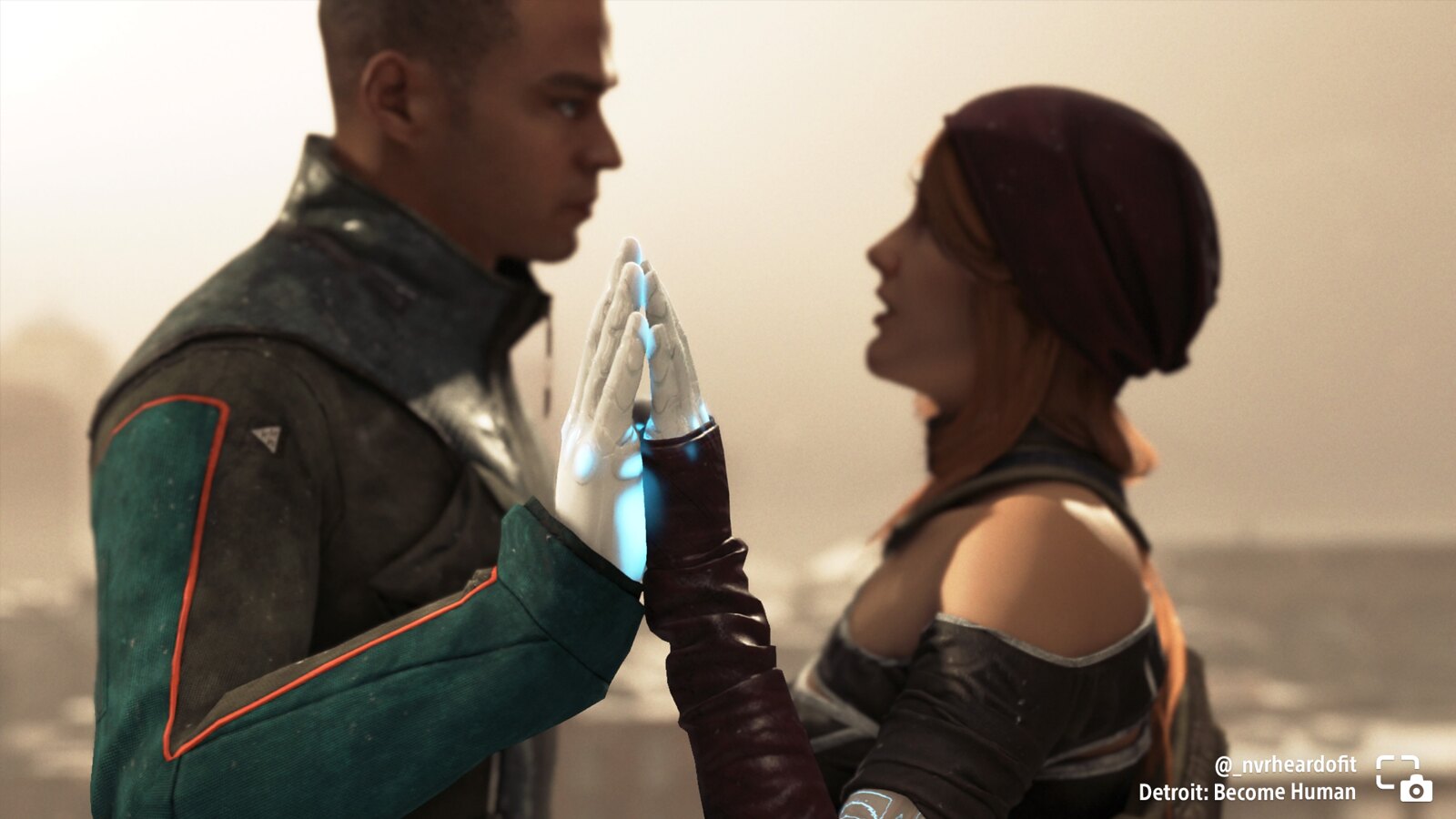This screenshot has height=819, width=1456.
Task: Click the screenshot camera icon
Action: pos(1404,779)
